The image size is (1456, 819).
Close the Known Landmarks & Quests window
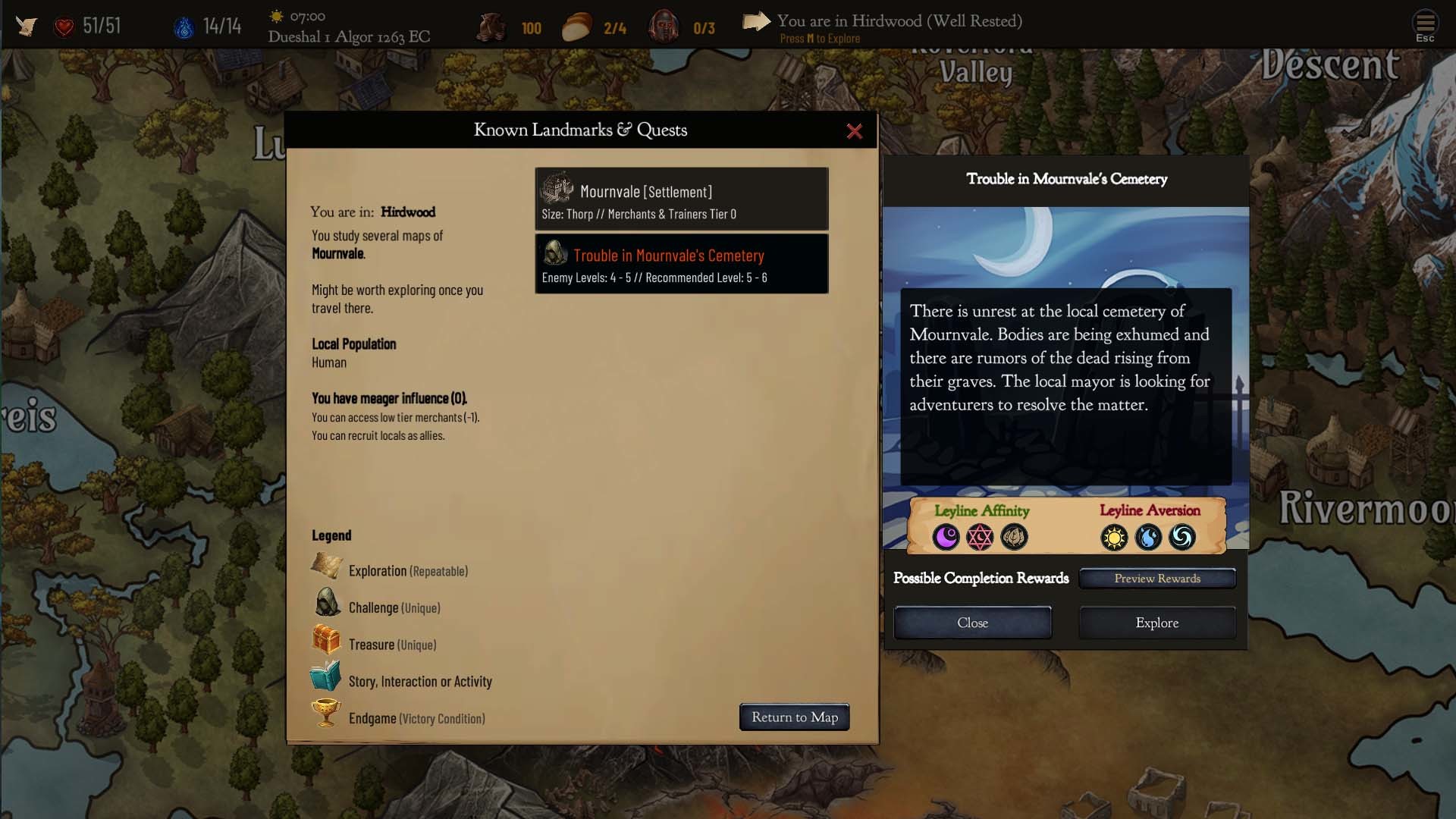tap(854, 131)
